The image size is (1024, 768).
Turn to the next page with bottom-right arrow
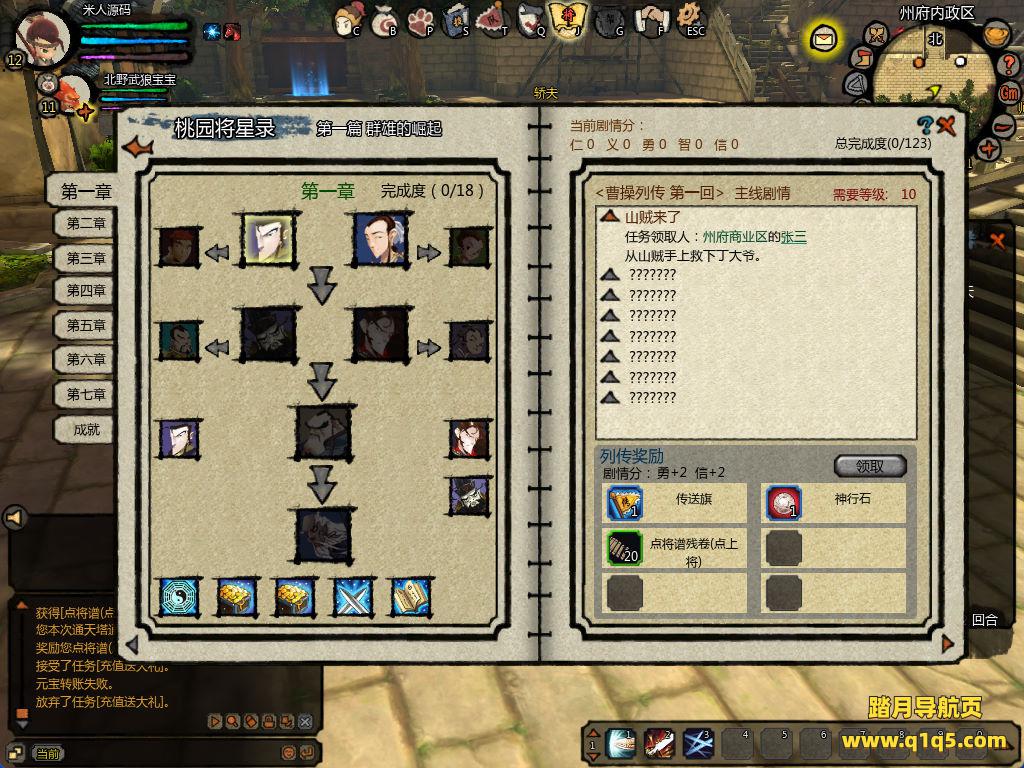(948, 644)
